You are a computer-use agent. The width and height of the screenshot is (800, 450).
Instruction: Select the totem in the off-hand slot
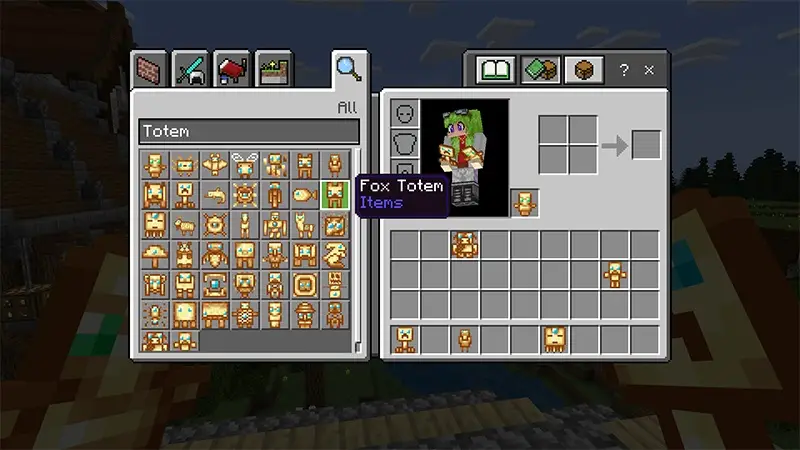tap(524, 203)
